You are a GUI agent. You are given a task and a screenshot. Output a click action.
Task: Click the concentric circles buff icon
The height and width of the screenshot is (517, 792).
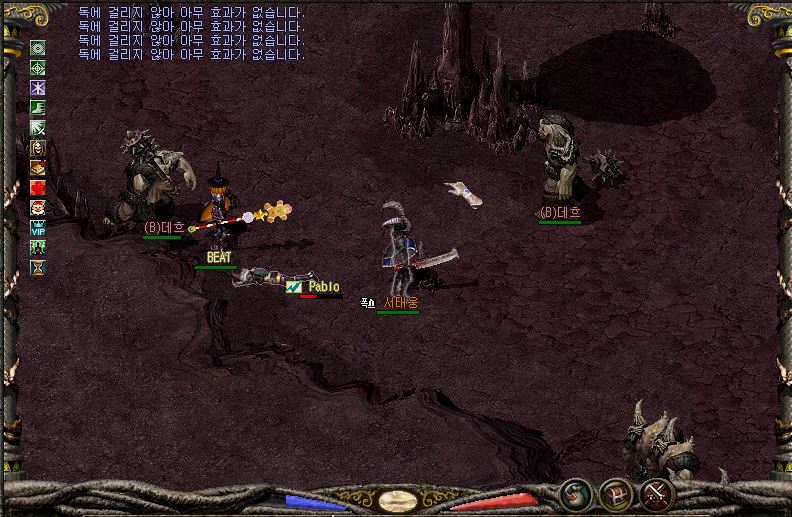[38, 47]
